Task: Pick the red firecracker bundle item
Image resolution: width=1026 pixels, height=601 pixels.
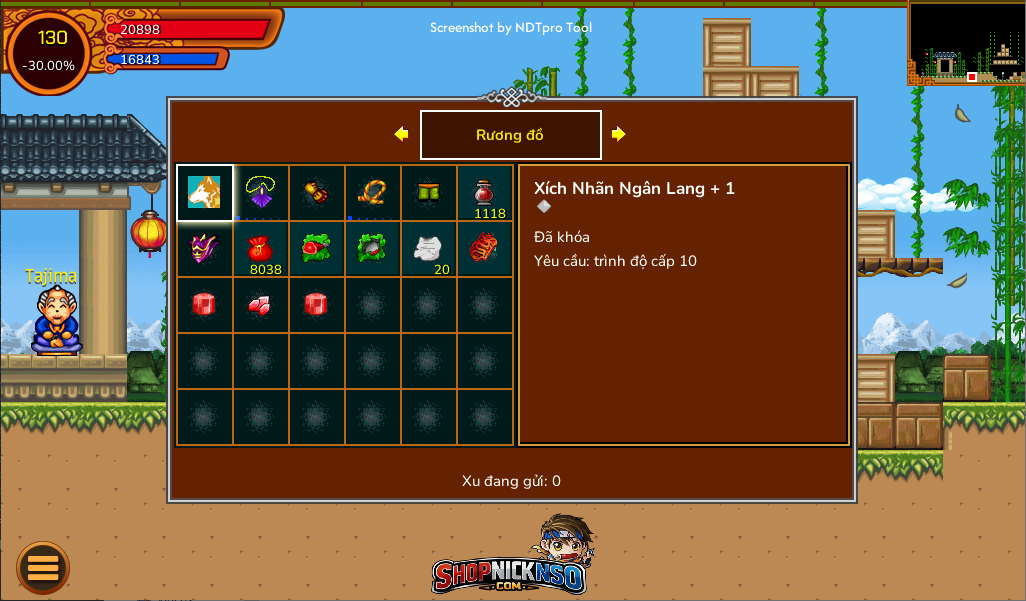Action: [x=485, y=249]
